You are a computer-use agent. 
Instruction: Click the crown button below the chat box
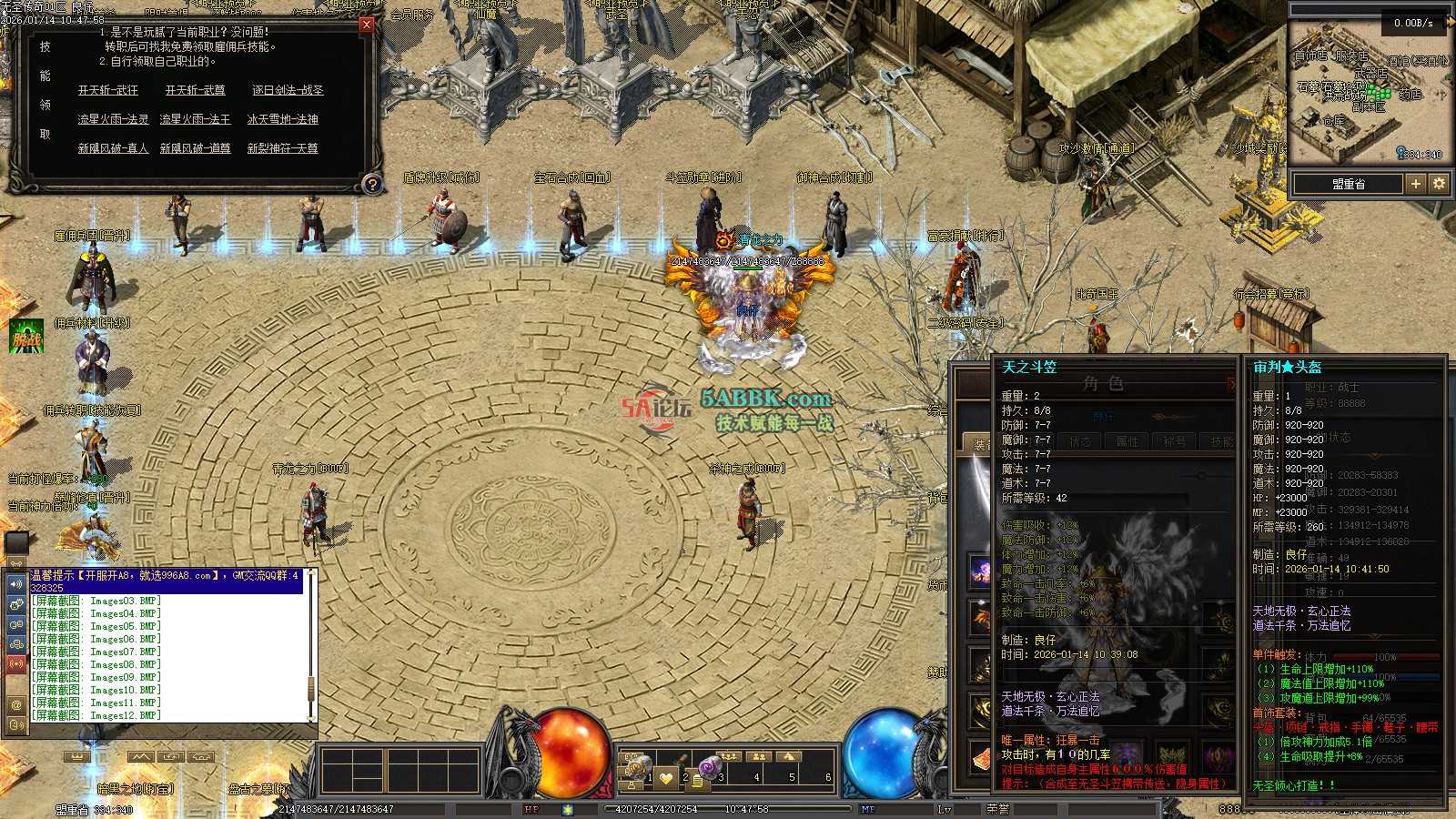point(78,757)
